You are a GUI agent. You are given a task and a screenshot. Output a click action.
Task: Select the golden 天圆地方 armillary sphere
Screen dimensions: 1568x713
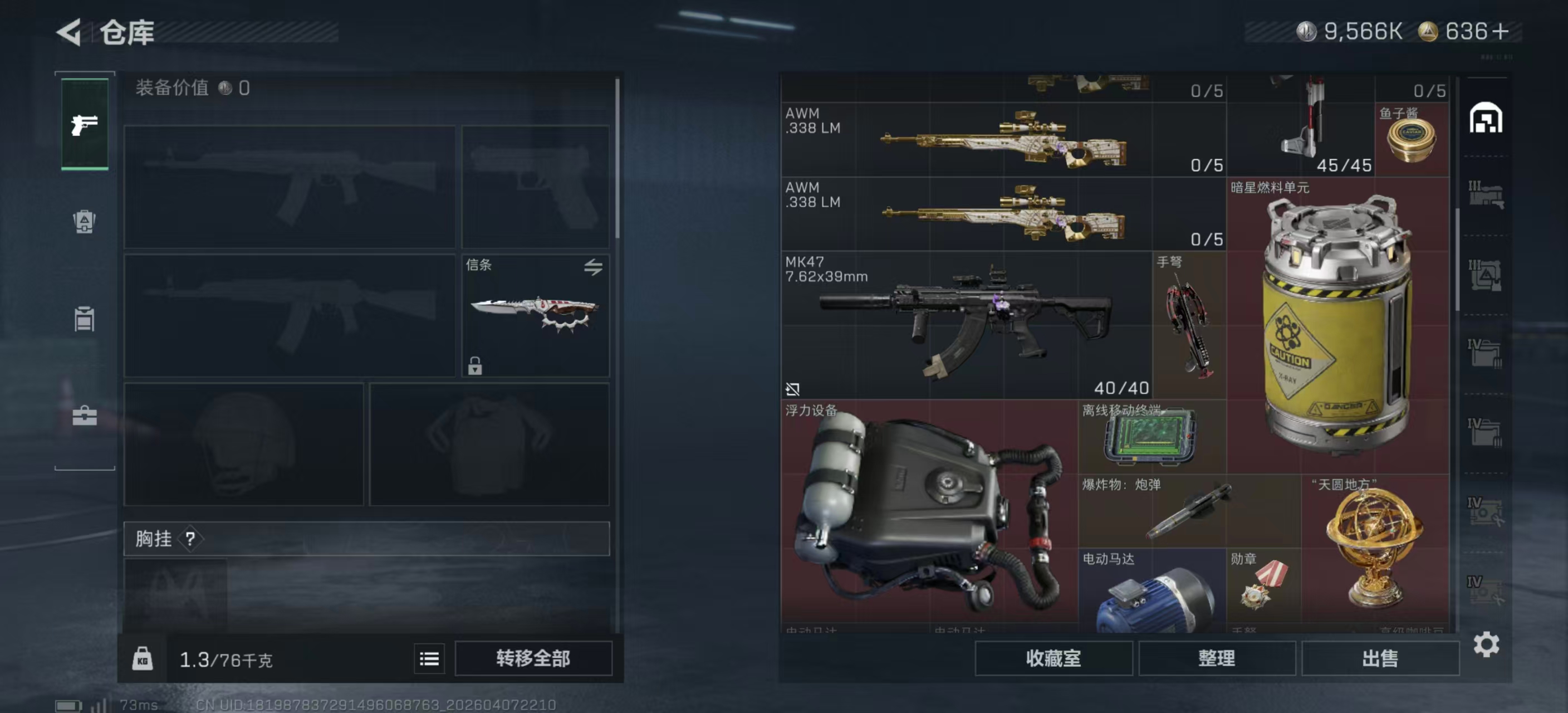[x=1374, y=548]
